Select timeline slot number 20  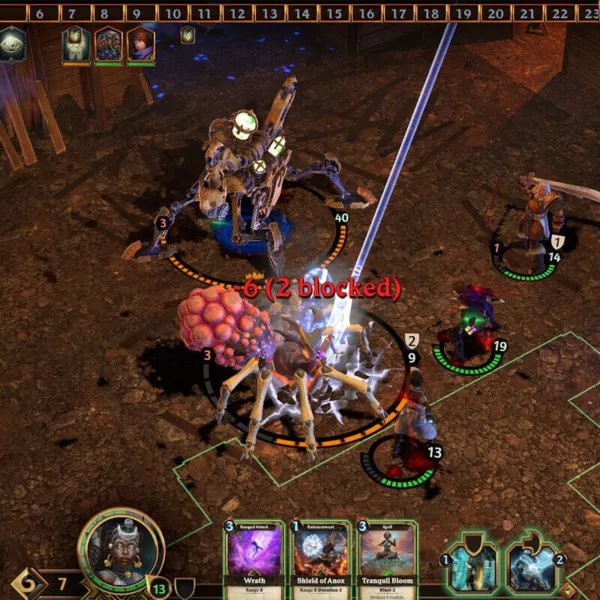click(494, 13)
